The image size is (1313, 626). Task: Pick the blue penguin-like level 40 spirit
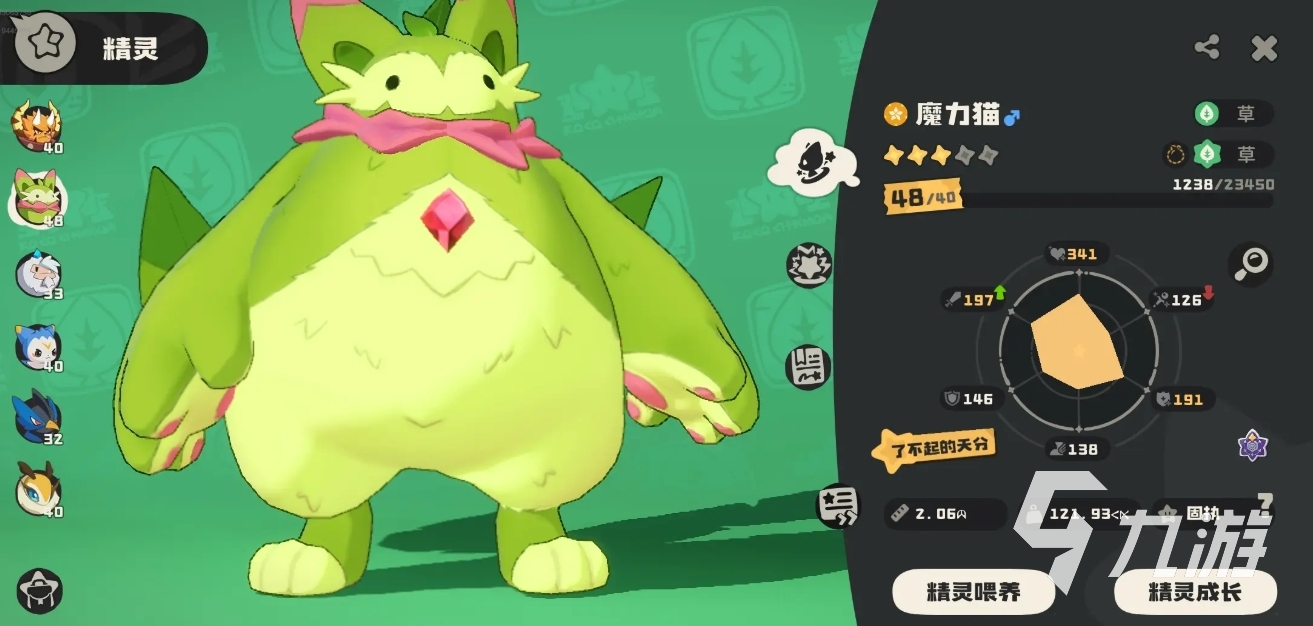pyautogui.click(x=38, y=344)
